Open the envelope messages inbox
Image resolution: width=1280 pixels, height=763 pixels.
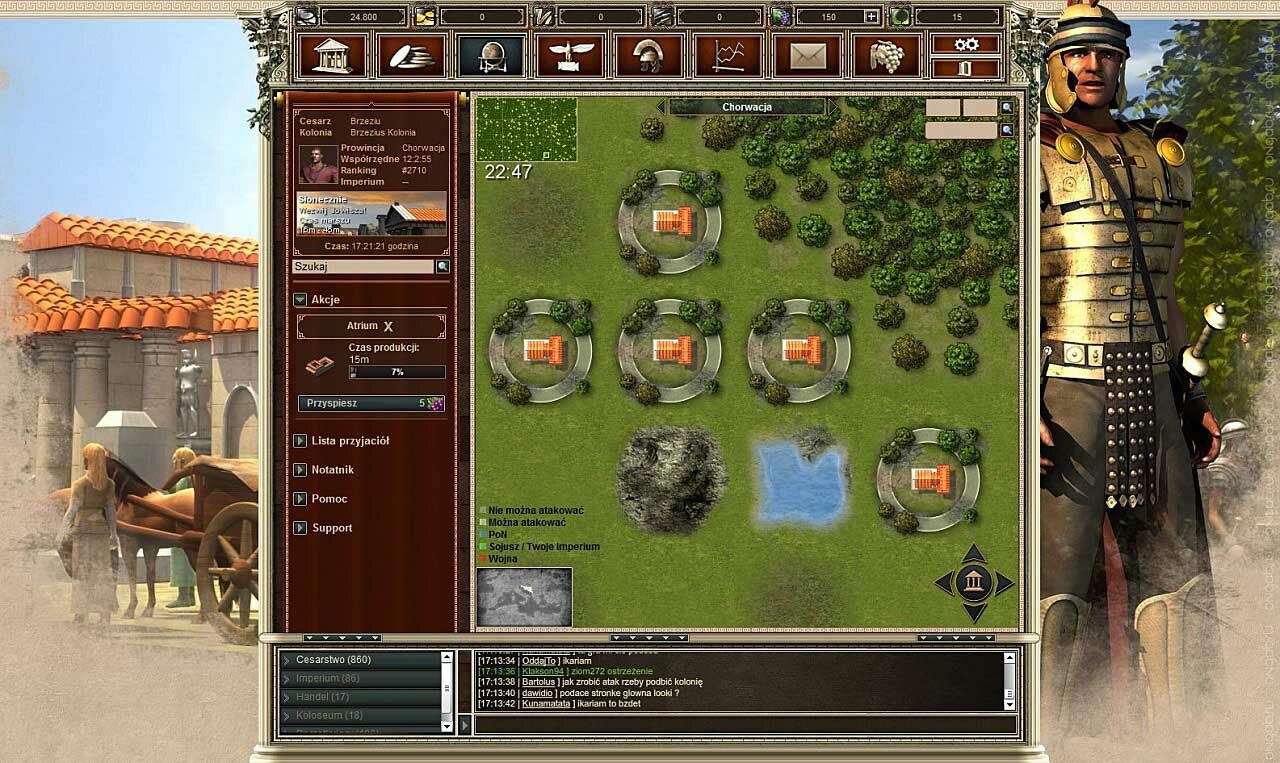pos(808,55)
